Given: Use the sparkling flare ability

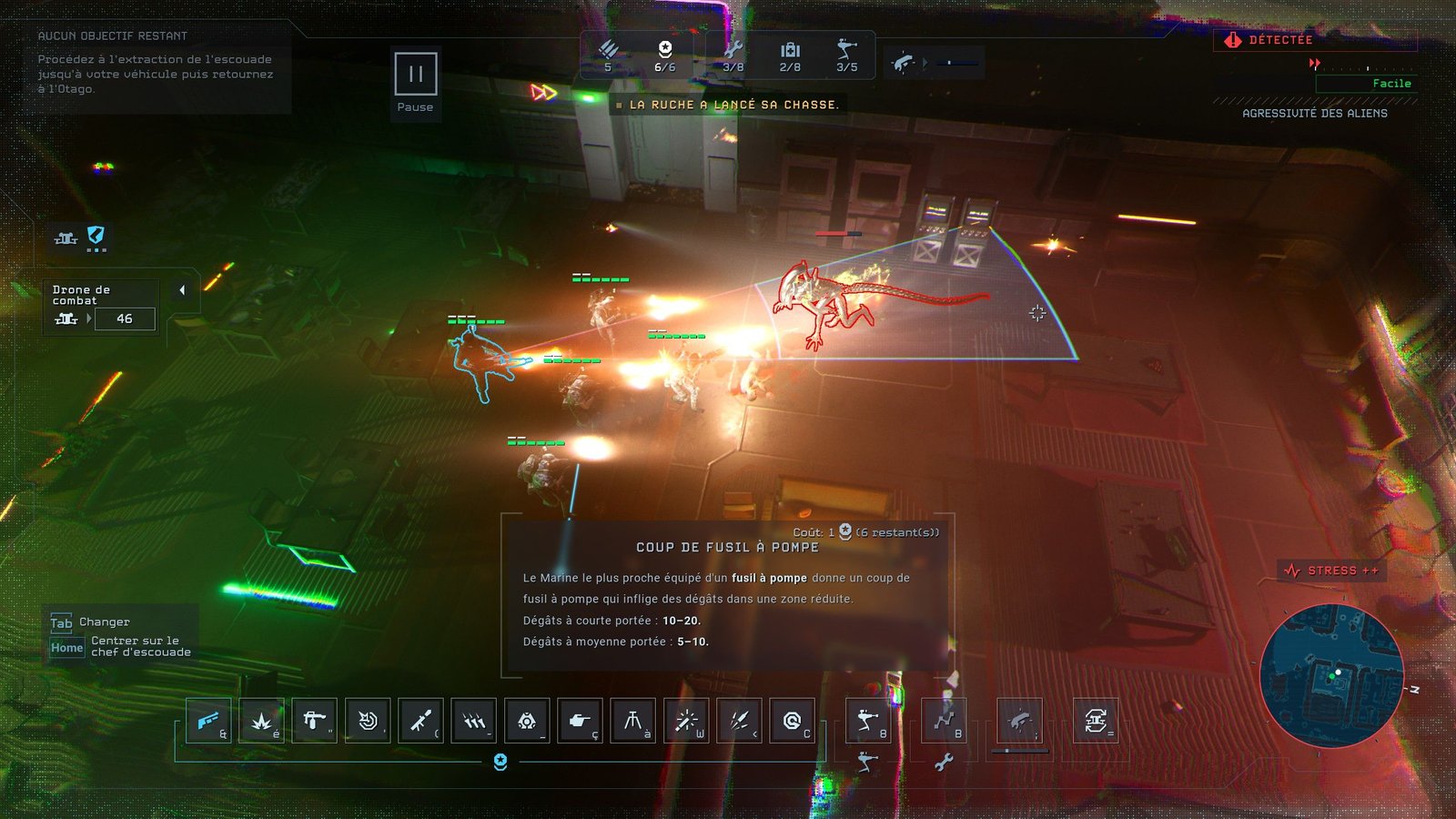Looking at the screenshot, I should (686, 721).
